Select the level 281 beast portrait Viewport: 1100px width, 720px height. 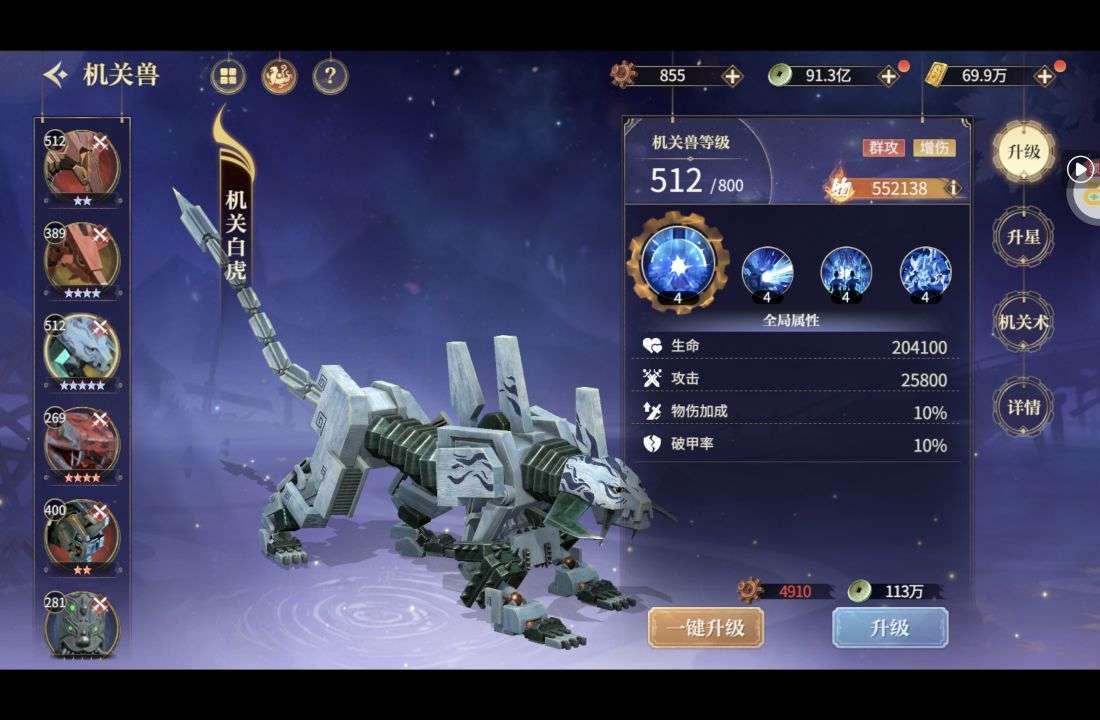point(81,624)
